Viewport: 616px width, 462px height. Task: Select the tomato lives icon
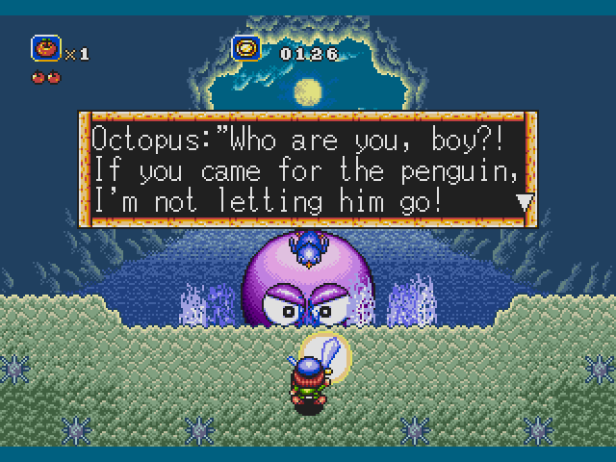46,49
